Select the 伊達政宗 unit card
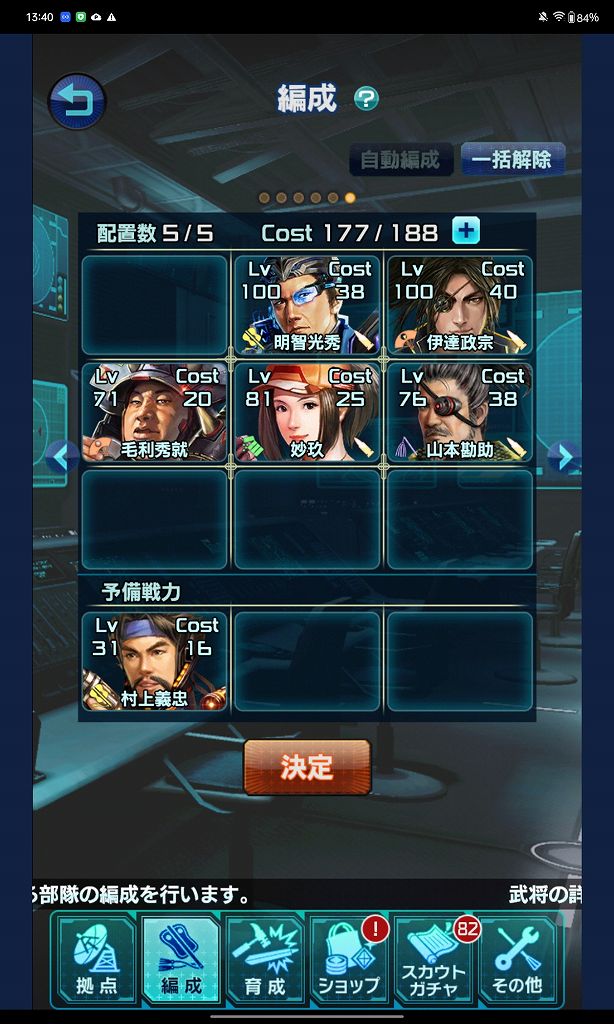This screenshot has height=1024, width=614. click(x=460, y=305)
